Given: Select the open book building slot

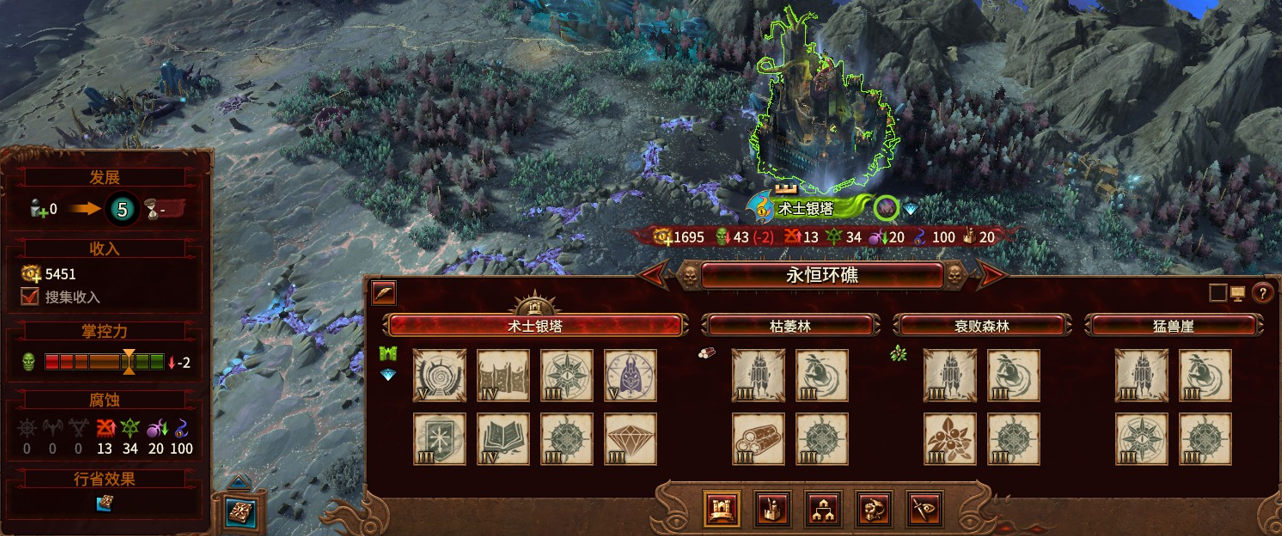Looking at the screenshot, I should (x=503, y=440).
